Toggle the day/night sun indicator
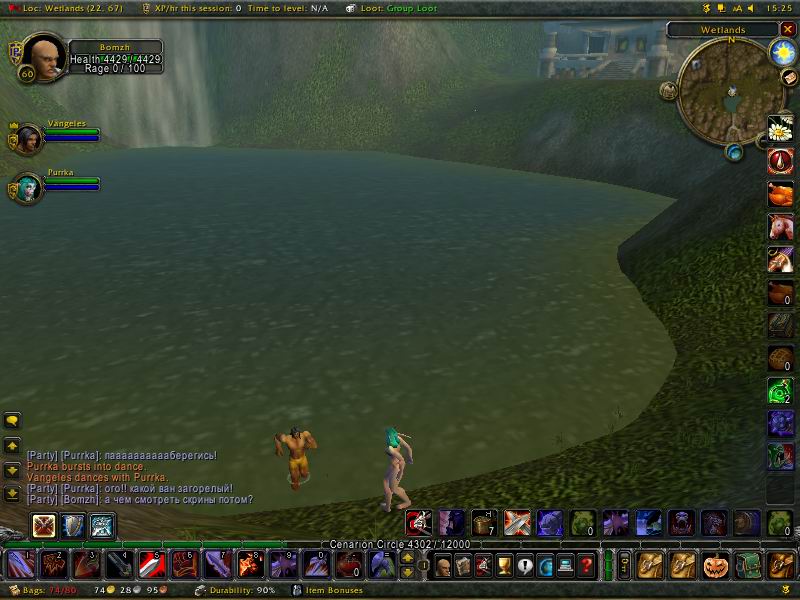 pyautogui.click(x=780, y=52)
